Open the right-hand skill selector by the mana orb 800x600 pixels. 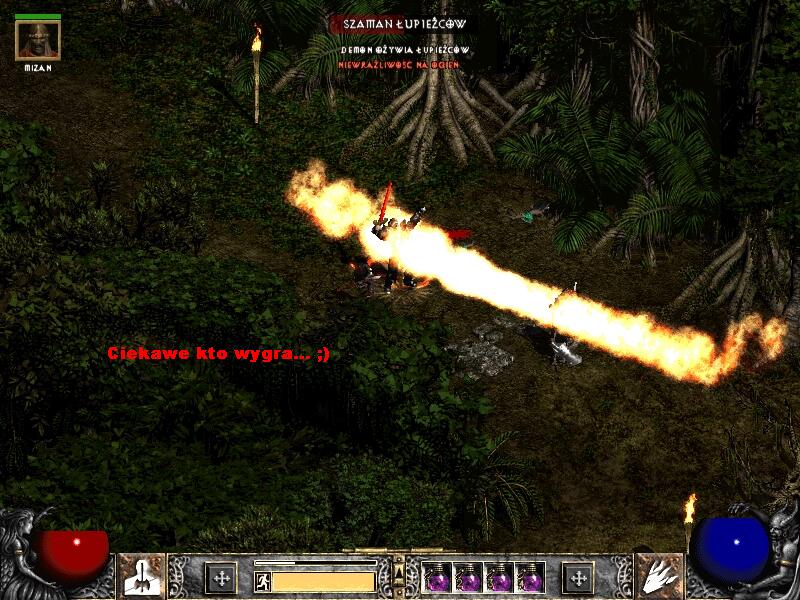(x=659, y=575)
